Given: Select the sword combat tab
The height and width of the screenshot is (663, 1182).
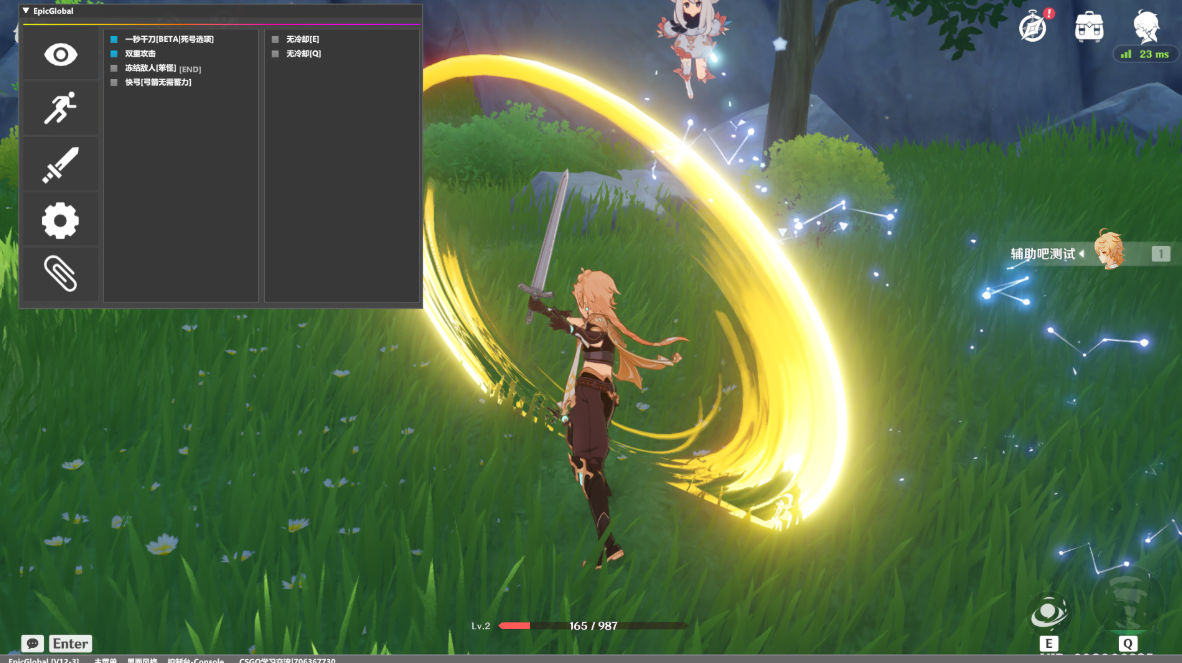Looking at the screenshot, I should 60,164.
